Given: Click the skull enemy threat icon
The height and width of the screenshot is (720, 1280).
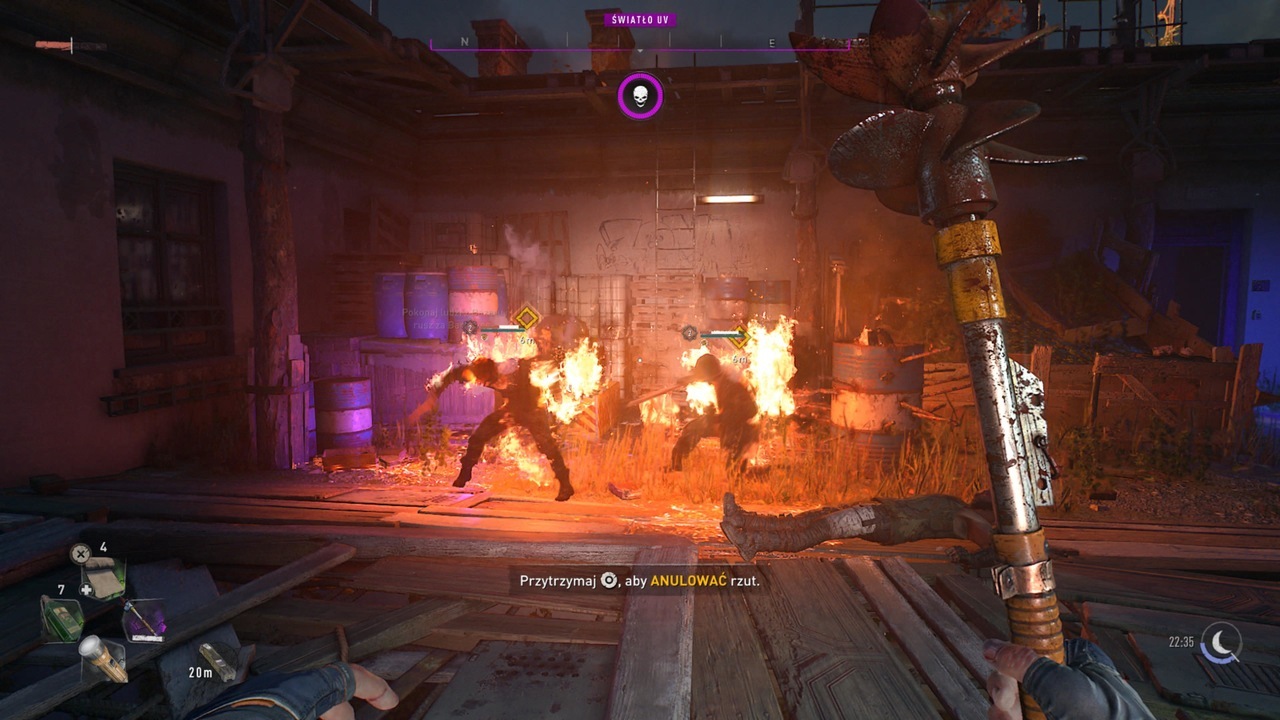Looking at the screenshot, I should click(640, 97).
